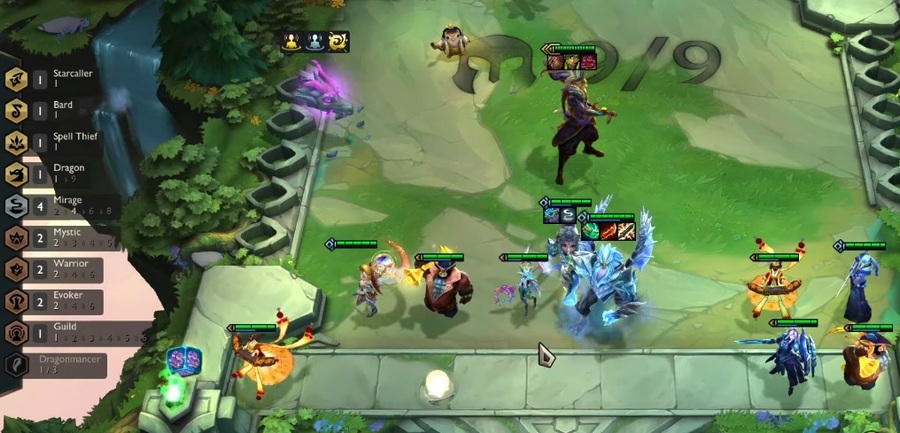The image size is (900, 433).
Task: Inspect the Mirage trait entry
Action: click(x=60, y=206)
